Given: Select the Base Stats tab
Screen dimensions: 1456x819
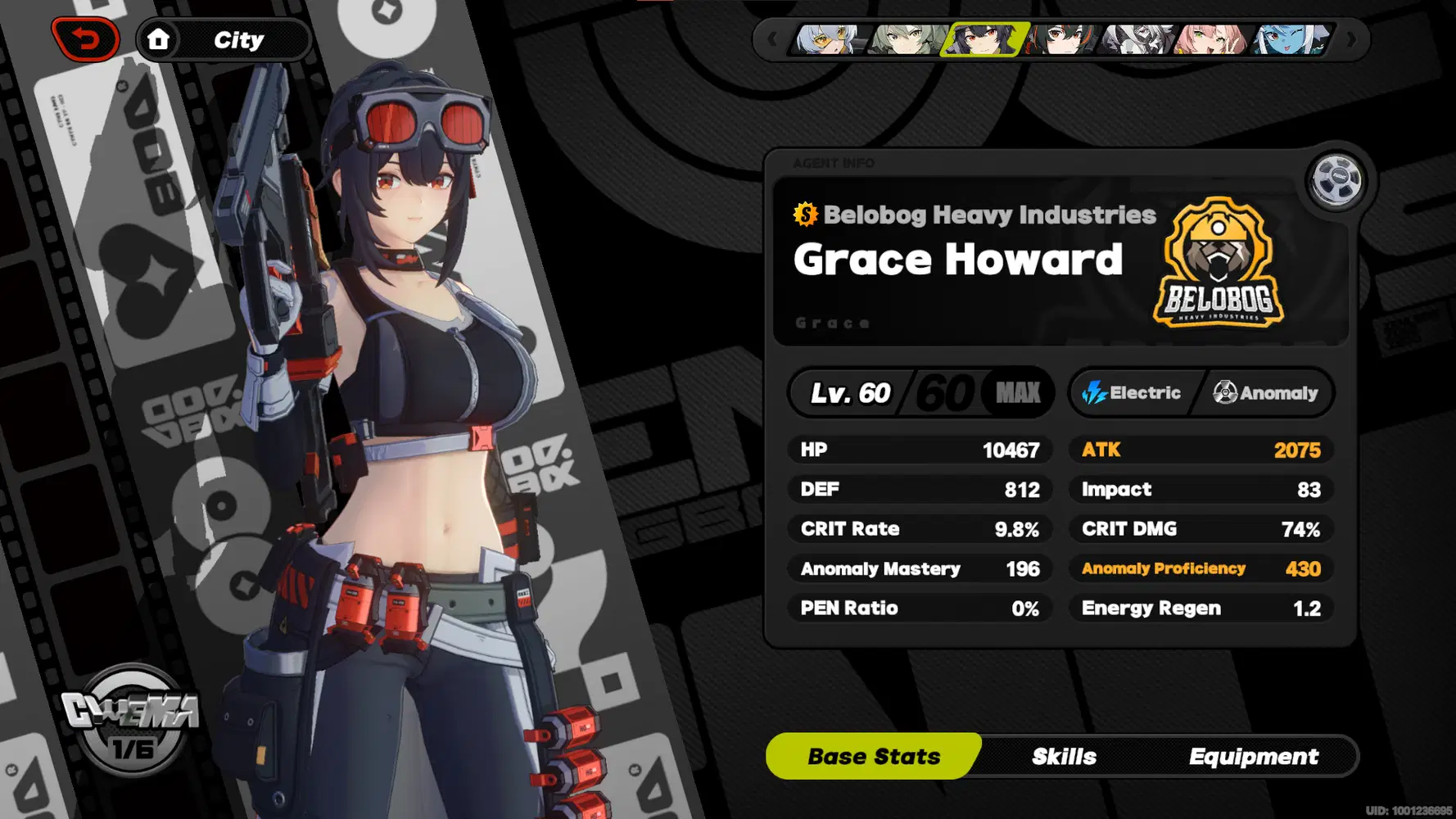Looking at the screenshot, I should point(873,756).
